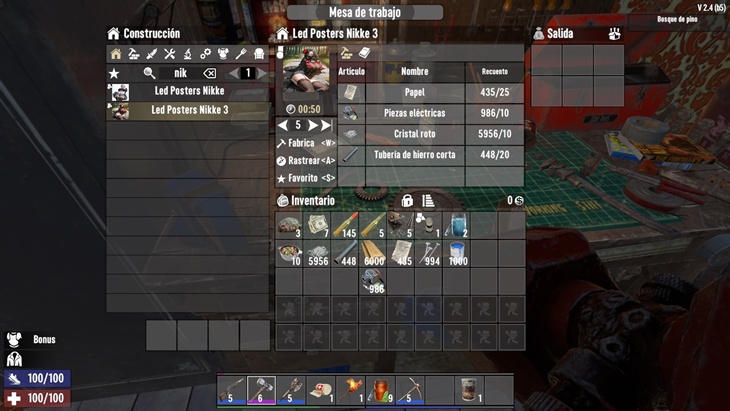This screenshot has height=411, width=730.
Task: Lock the inventory slots
Action: coord(407,201)
